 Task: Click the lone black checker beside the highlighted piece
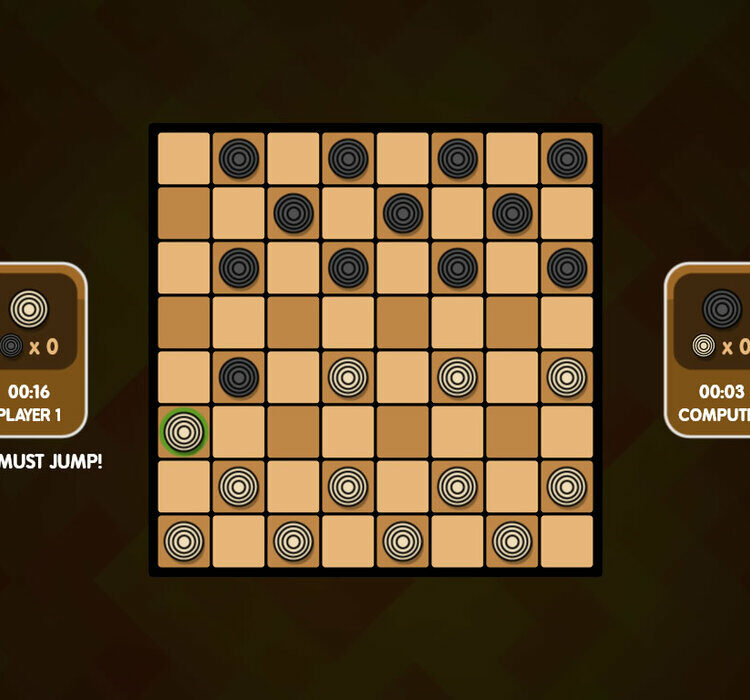(239, 377)
